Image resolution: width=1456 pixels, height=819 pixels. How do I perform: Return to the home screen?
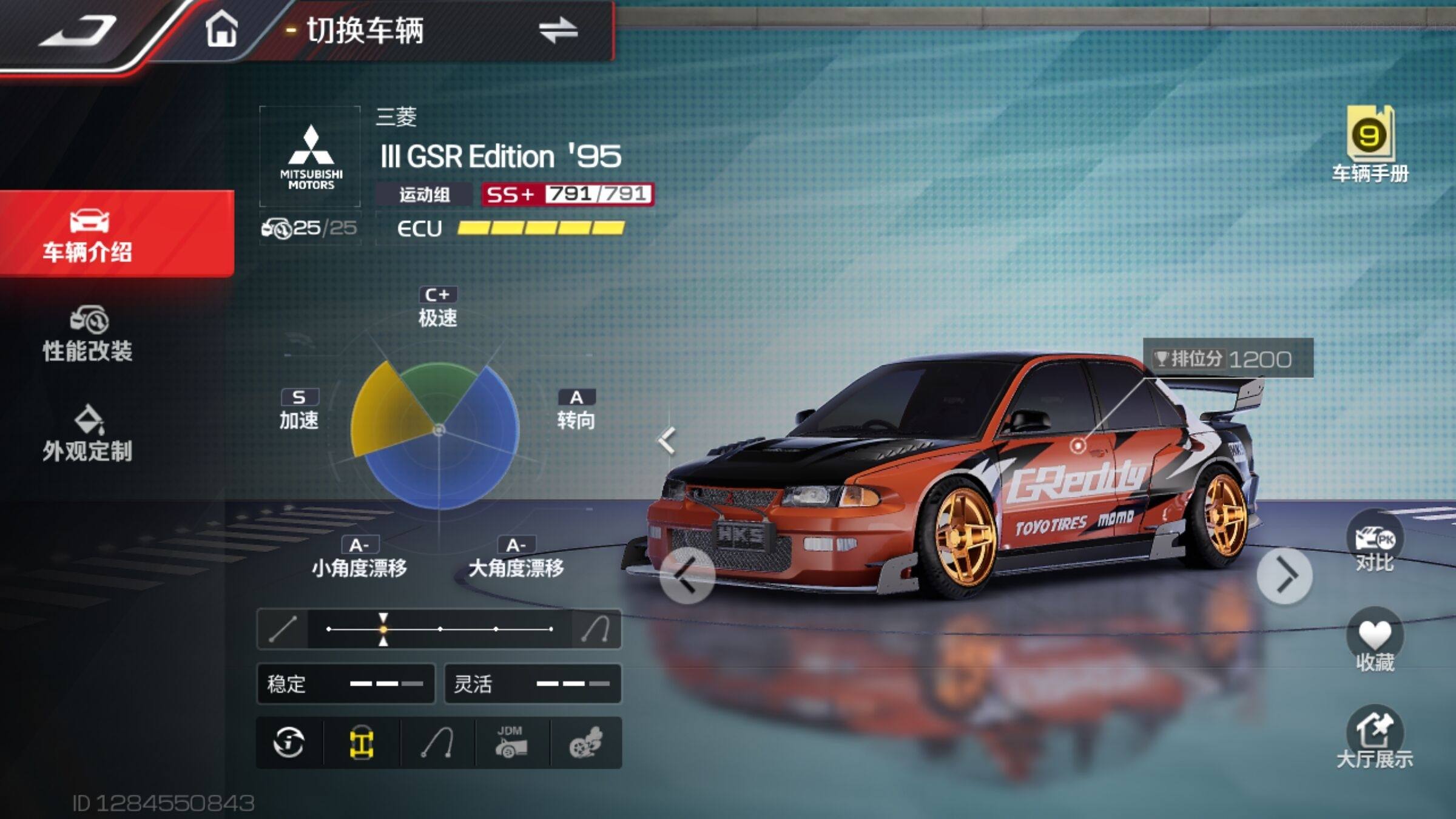click(x=221, y=29)
